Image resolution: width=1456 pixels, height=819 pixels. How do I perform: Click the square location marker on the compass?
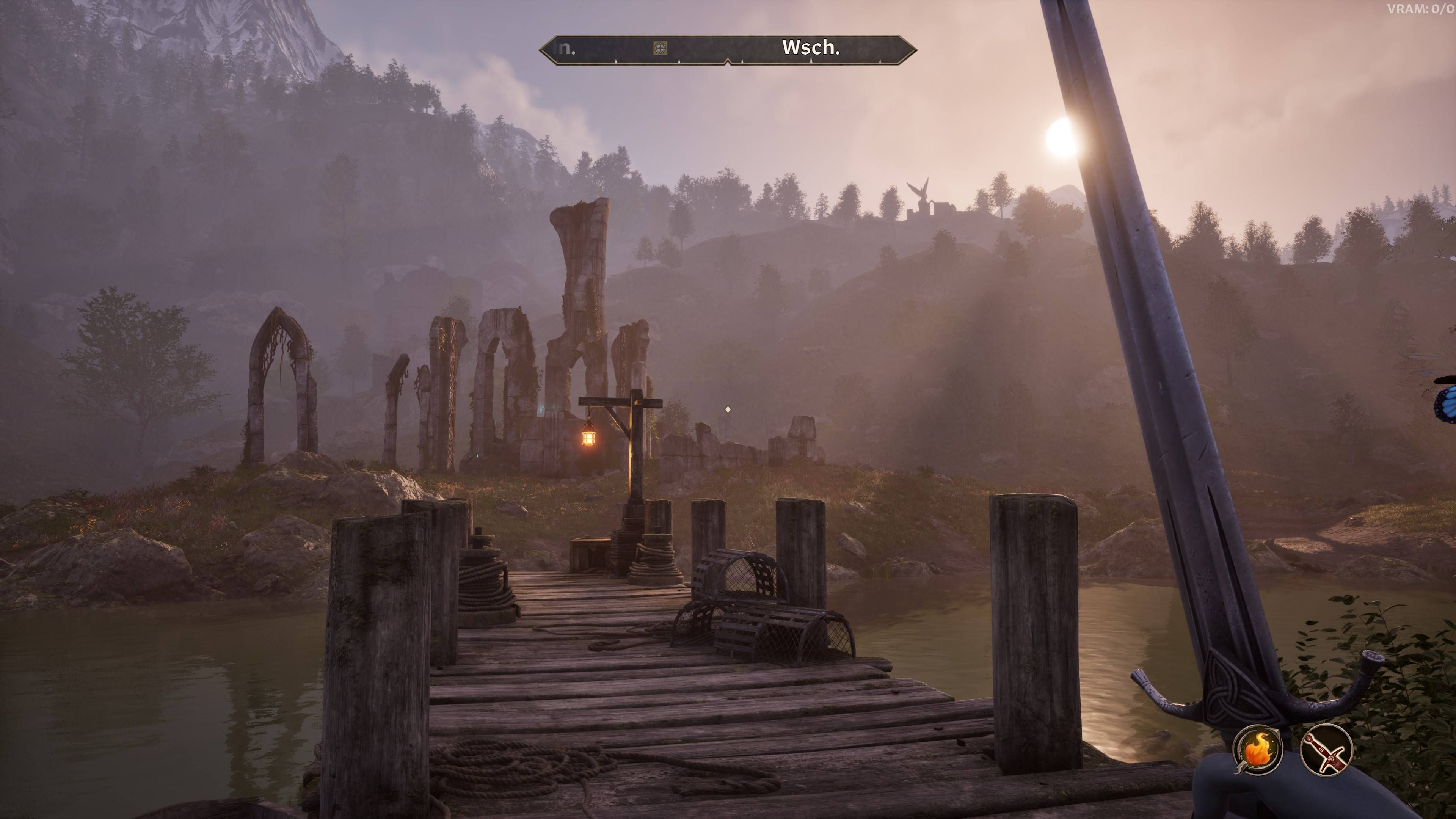tap(660, 48)
